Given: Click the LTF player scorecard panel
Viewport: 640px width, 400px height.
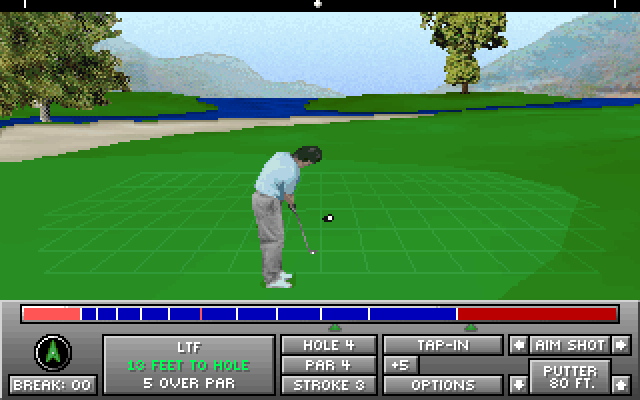Looking at the screenshot, I should [189, 365].
